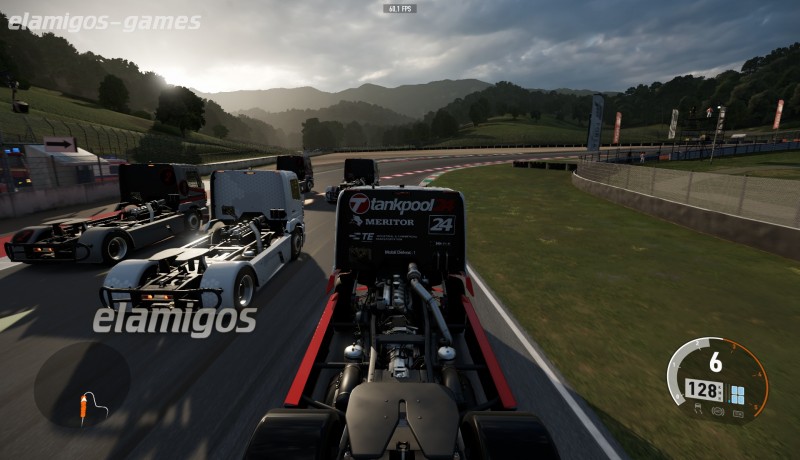The height and width of the screenshot is (460, 800).
Task: Click the traction control icon on the speedometer
Action: (x=700, y=408)
